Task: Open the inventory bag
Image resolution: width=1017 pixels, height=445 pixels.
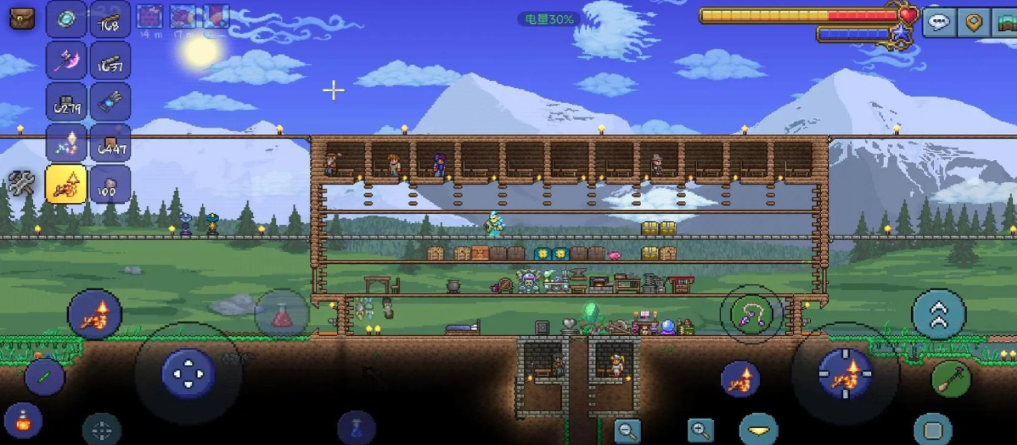Action: pyautogui.click(x=22, y=20)
